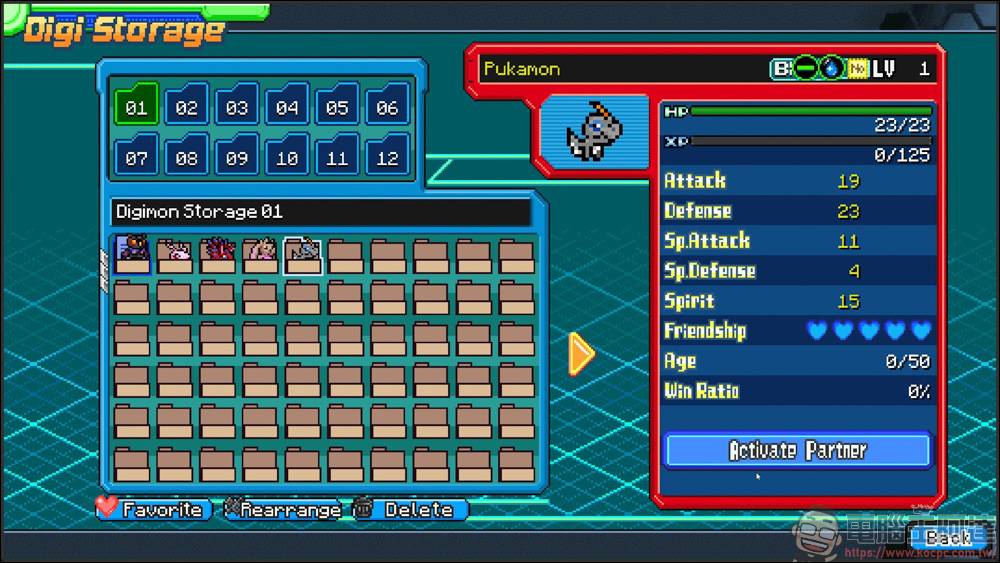Select storage box 10
Image resolution: width=1000 pixels, height=563 pixels.
[x=287, y=157]
